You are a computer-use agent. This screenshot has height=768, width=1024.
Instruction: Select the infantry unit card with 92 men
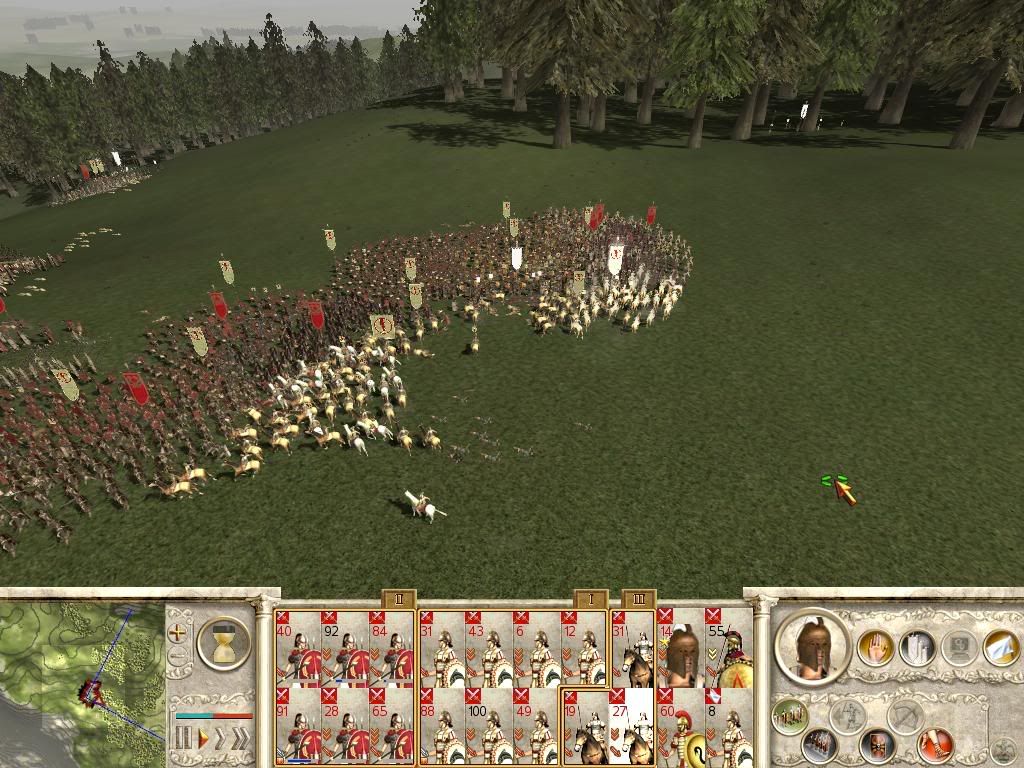(345, 648)
